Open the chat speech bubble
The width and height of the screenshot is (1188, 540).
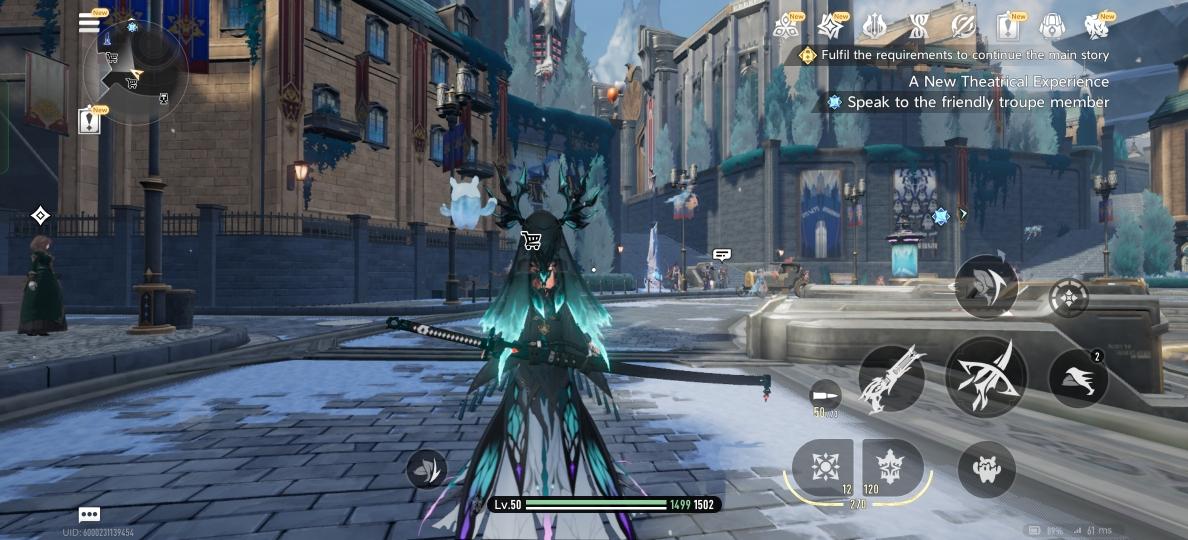tap(90, 515)
